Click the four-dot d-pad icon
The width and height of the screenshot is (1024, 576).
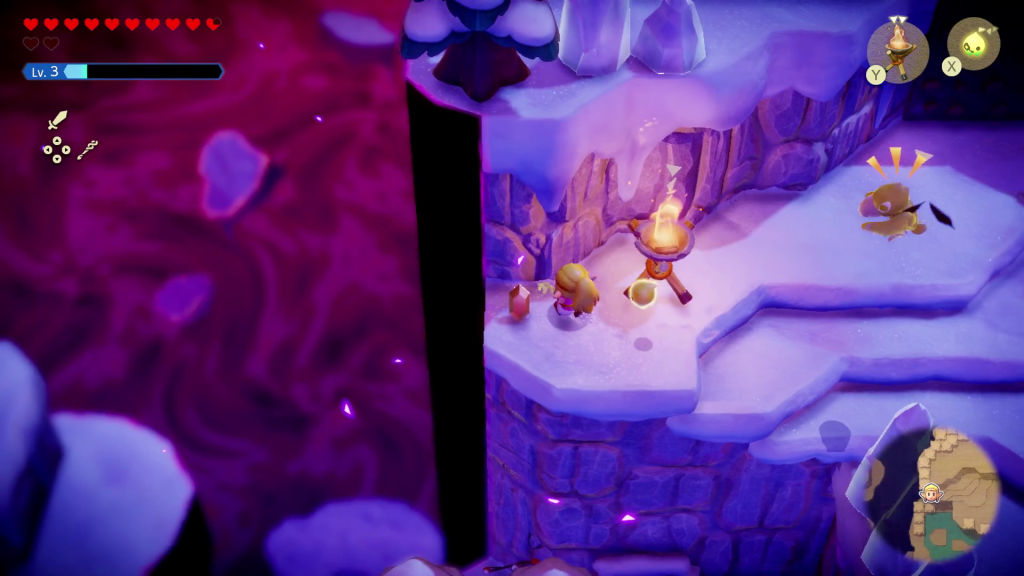56,150
